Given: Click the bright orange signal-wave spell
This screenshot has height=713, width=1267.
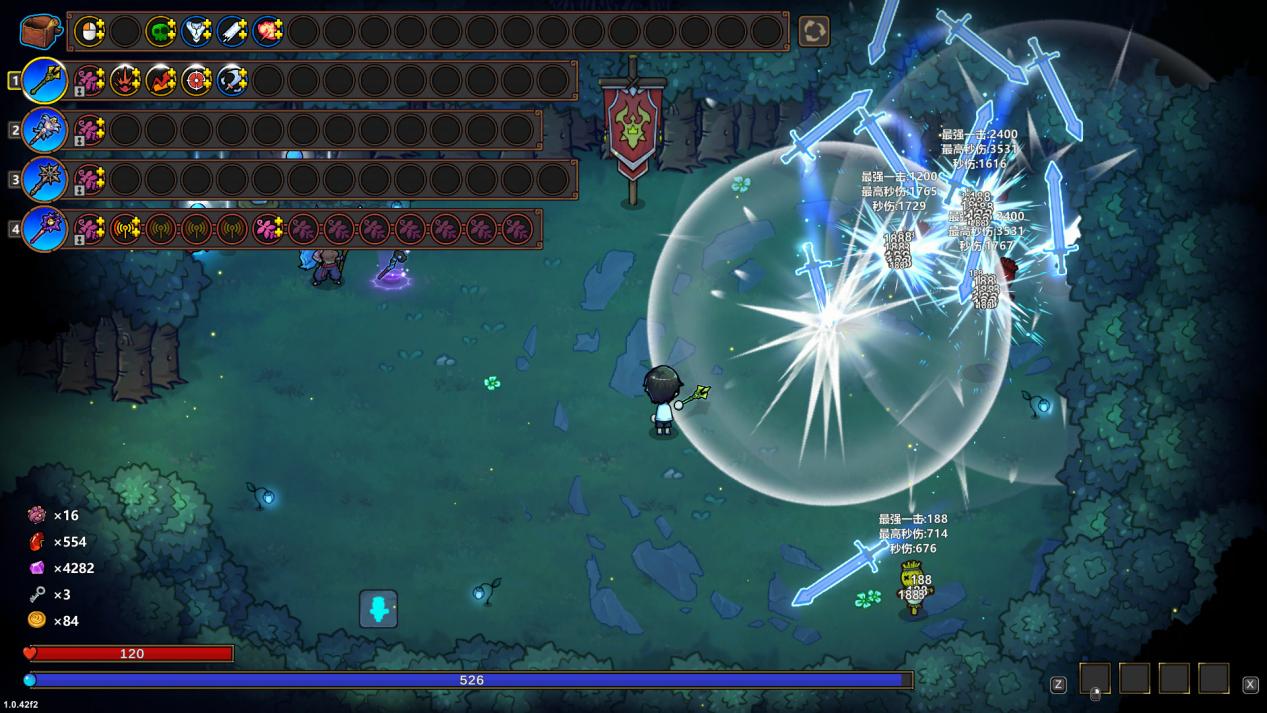Looking at the screenshot, I should pos(125,229).
